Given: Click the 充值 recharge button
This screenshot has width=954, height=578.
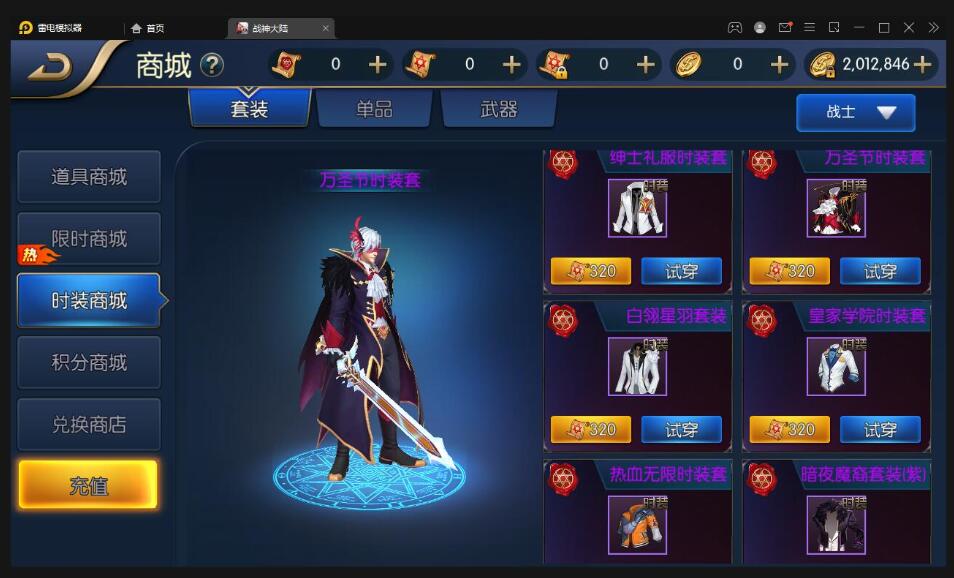Looking at the screenshot, I should click(88, 486).
